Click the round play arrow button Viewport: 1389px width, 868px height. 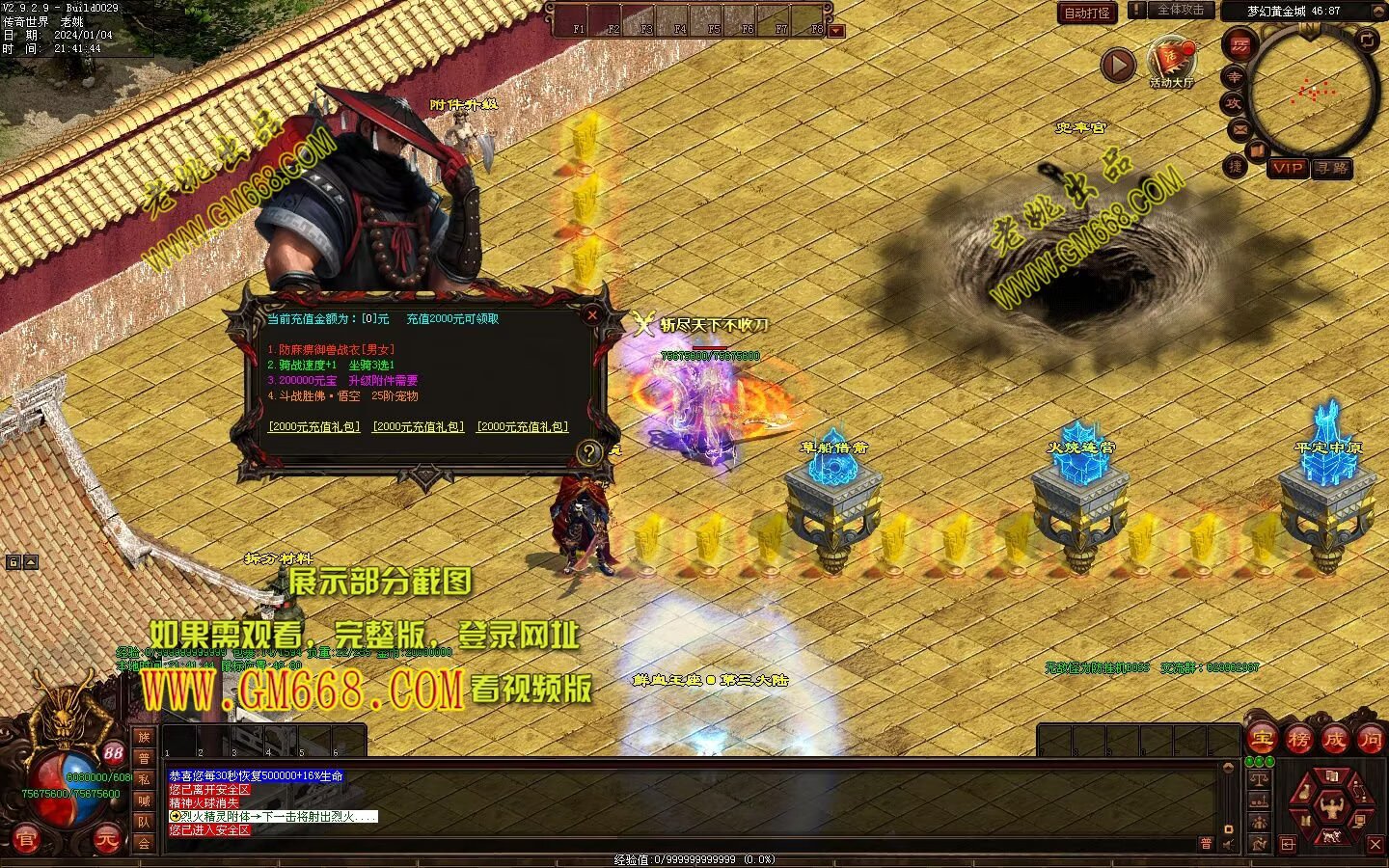click(1118, 66)
